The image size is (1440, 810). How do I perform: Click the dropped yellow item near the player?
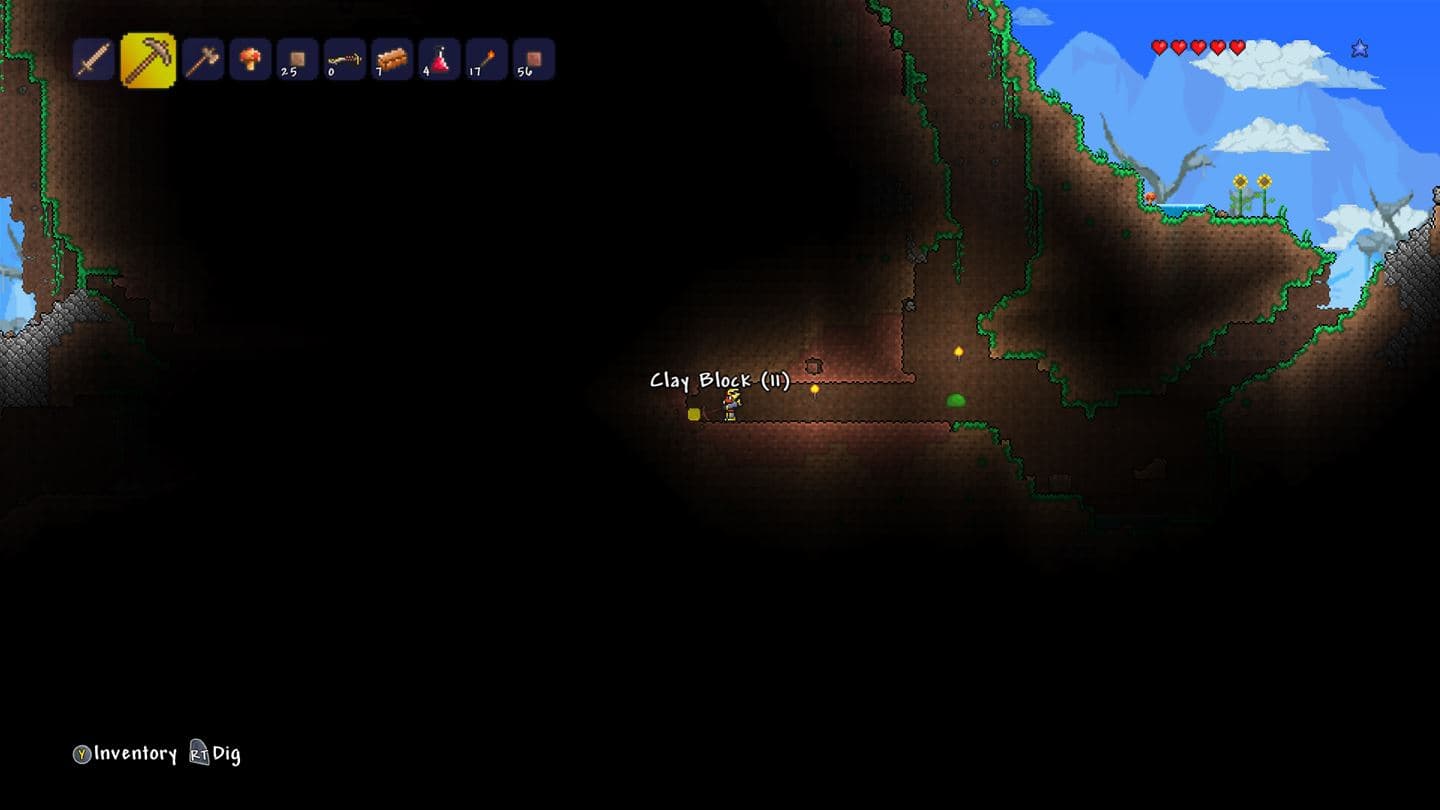[x=695, y=414]
